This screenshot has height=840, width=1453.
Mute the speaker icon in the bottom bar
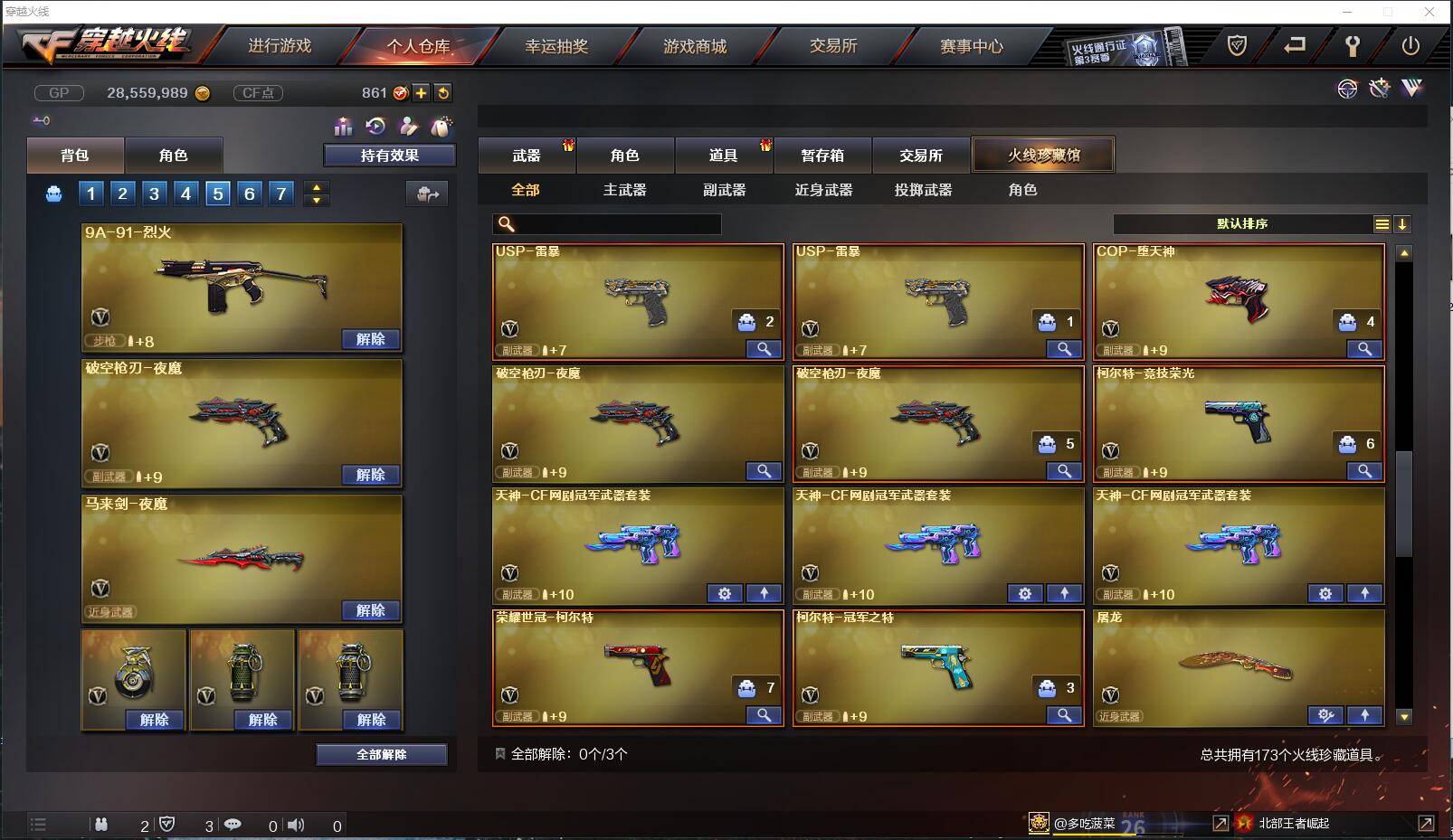tap(297, 825)
